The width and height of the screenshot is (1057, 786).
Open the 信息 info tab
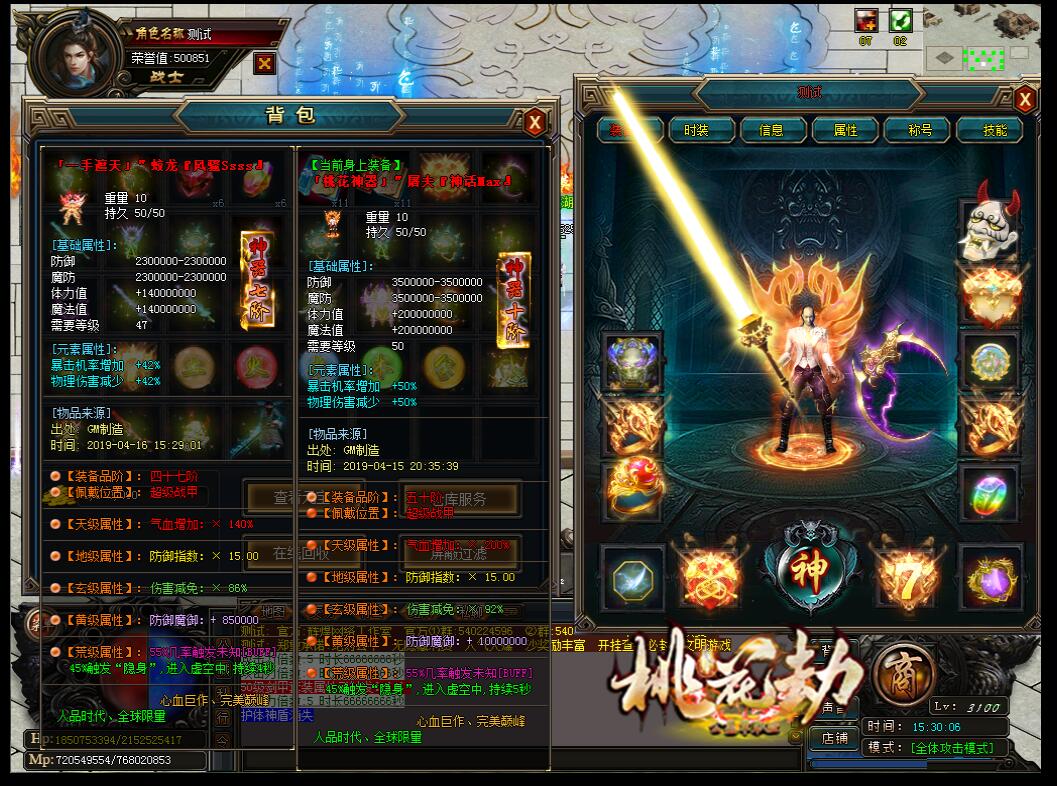point(771,130)
